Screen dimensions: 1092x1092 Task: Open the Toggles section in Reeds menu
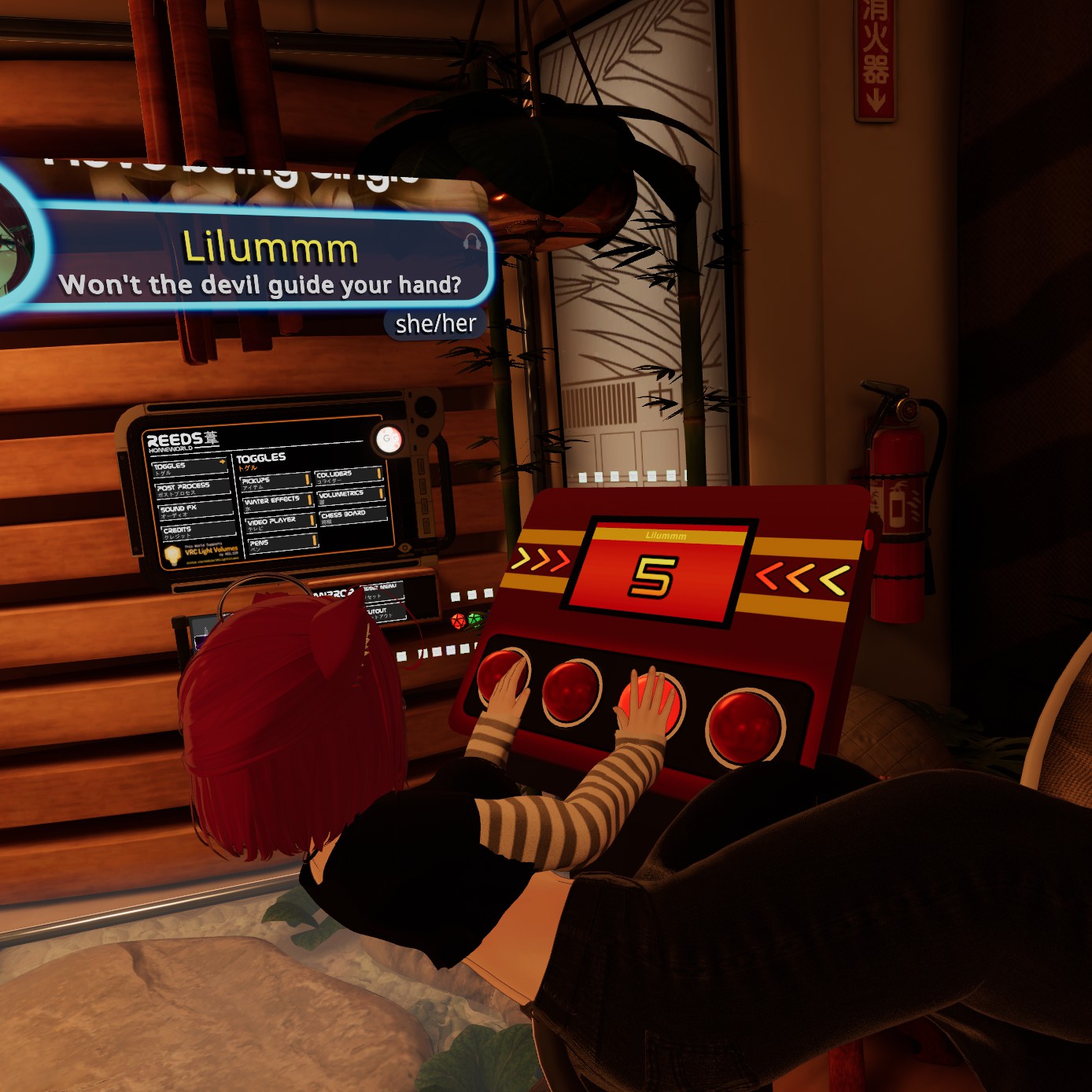click(x=189, y=467)
